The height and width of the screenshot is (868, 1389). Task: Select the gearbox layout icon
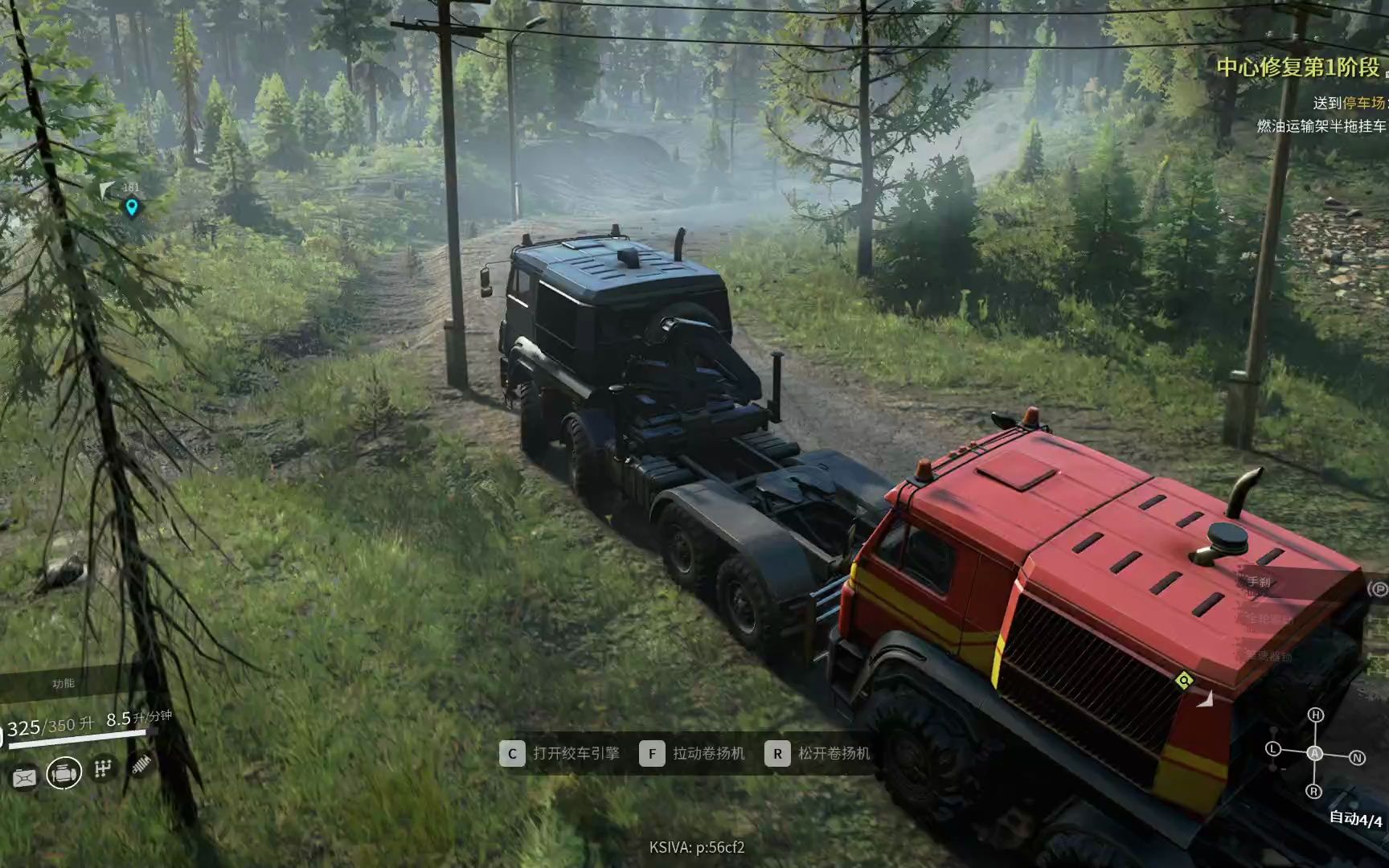[x=103, y=769]
